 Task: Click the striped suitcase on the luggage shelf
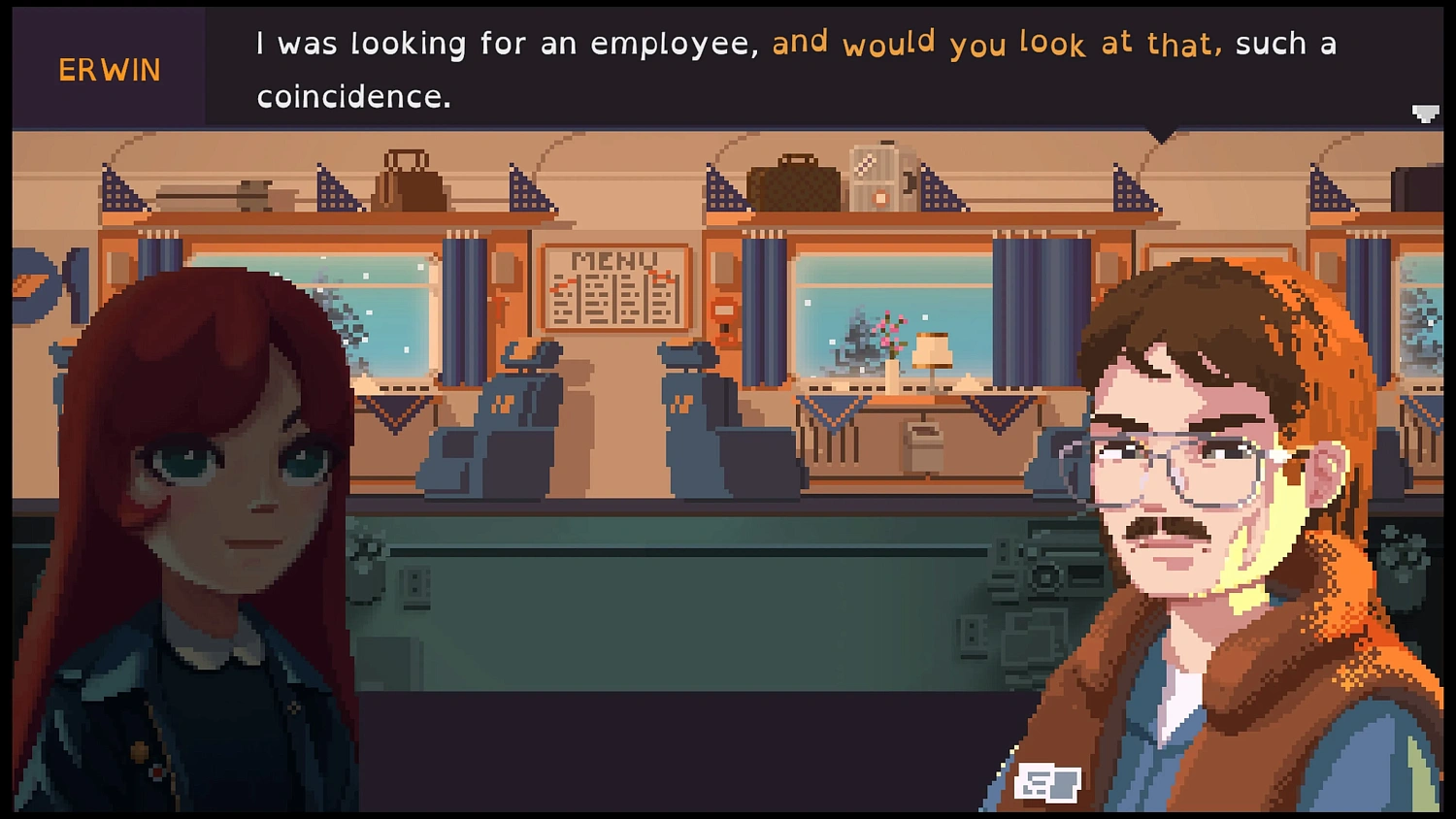(x=874, y=180)
